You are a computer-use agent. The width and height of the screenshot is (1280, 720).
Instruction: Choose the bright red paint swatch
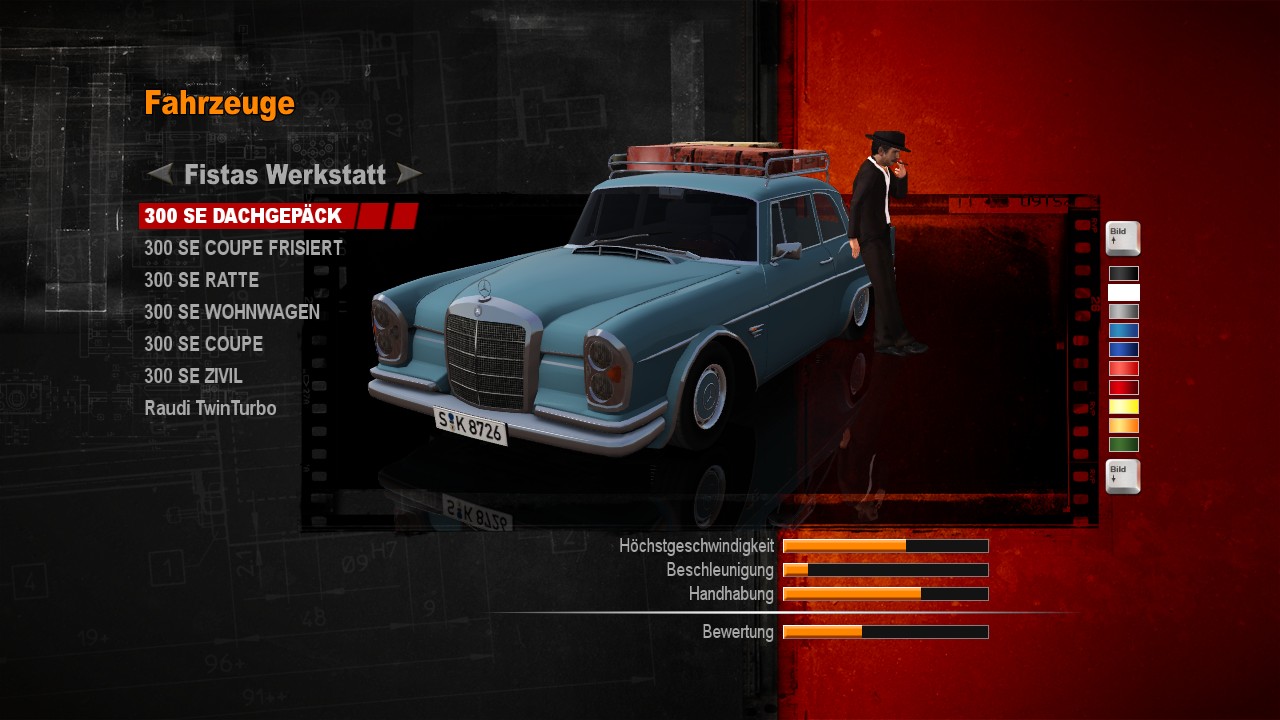point(1123,368)
